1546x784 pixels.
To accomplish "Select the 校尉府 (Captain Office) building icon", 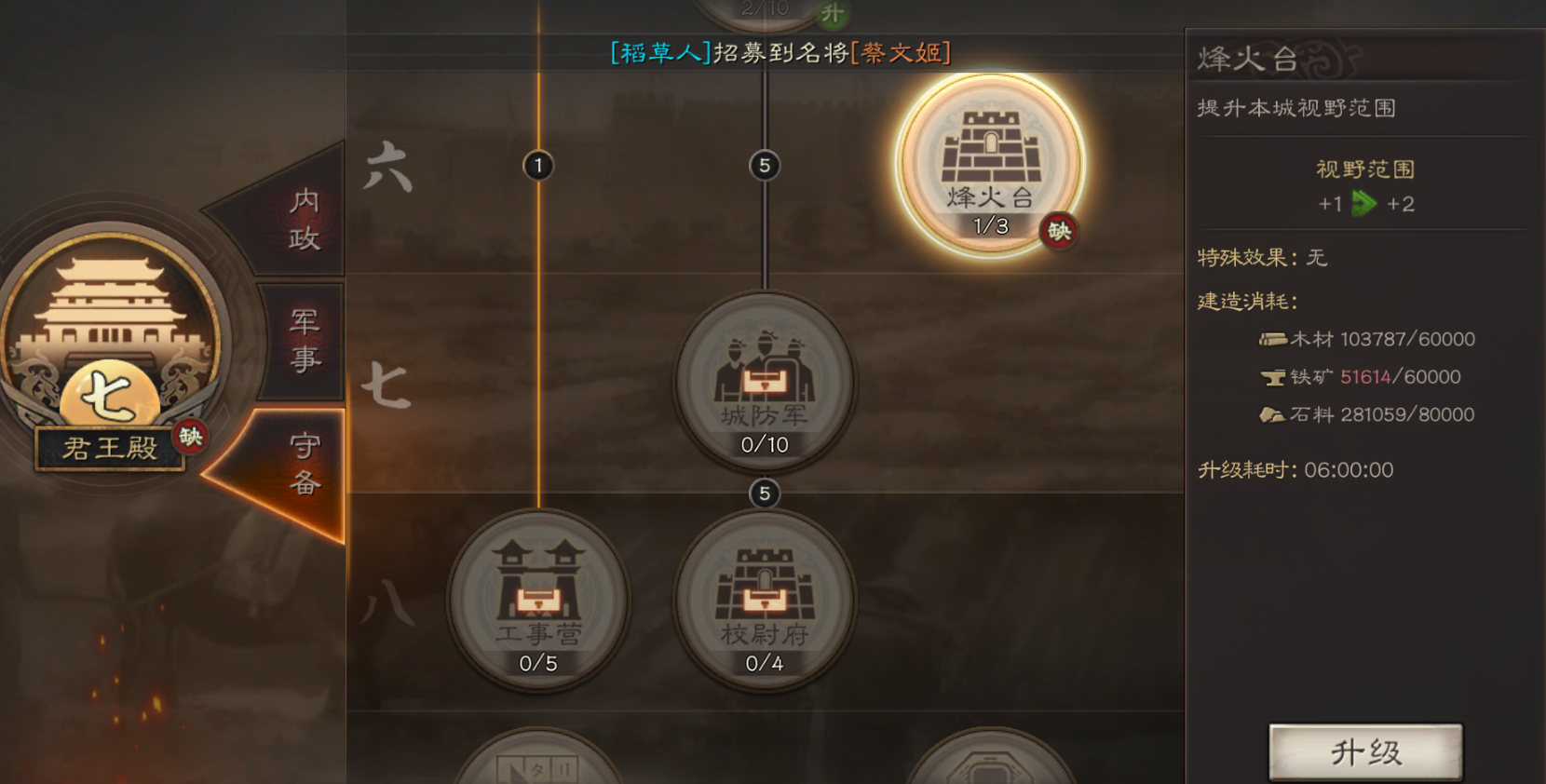I will pyautogui.click(x=764, y=601).
